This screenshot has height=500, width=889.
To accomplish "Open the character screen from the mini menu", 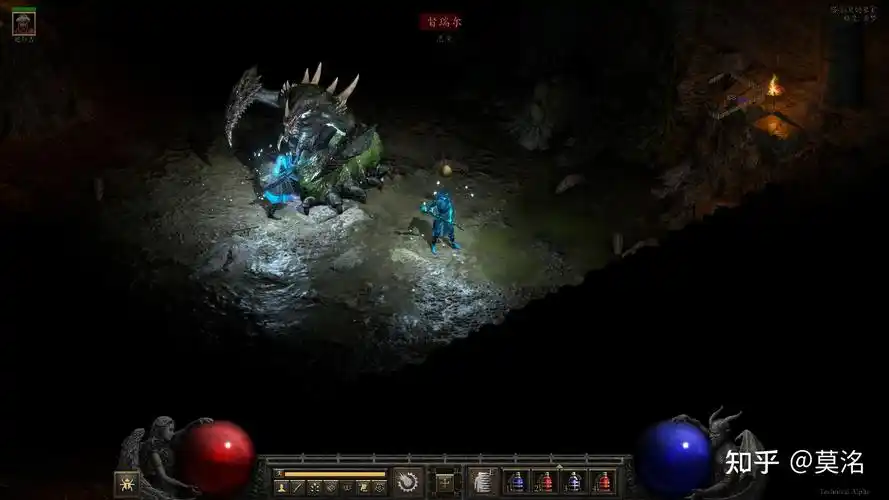I will 282,487.
